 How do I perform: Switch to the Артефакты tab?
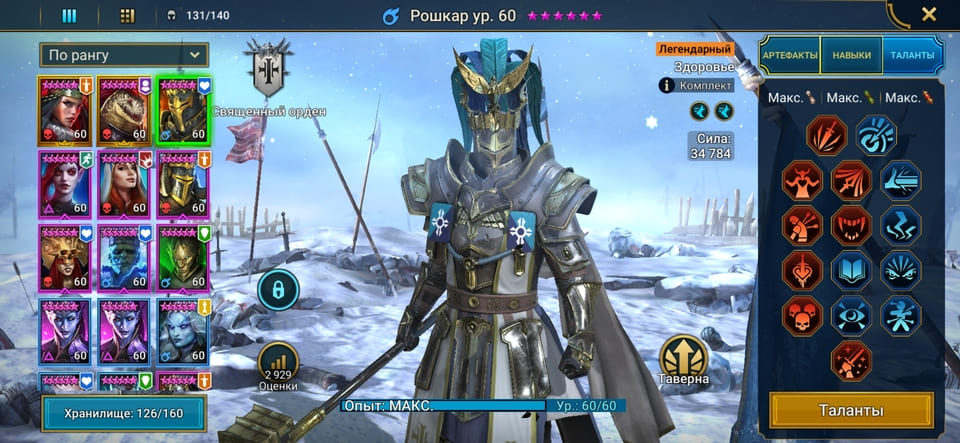(790, 55)
